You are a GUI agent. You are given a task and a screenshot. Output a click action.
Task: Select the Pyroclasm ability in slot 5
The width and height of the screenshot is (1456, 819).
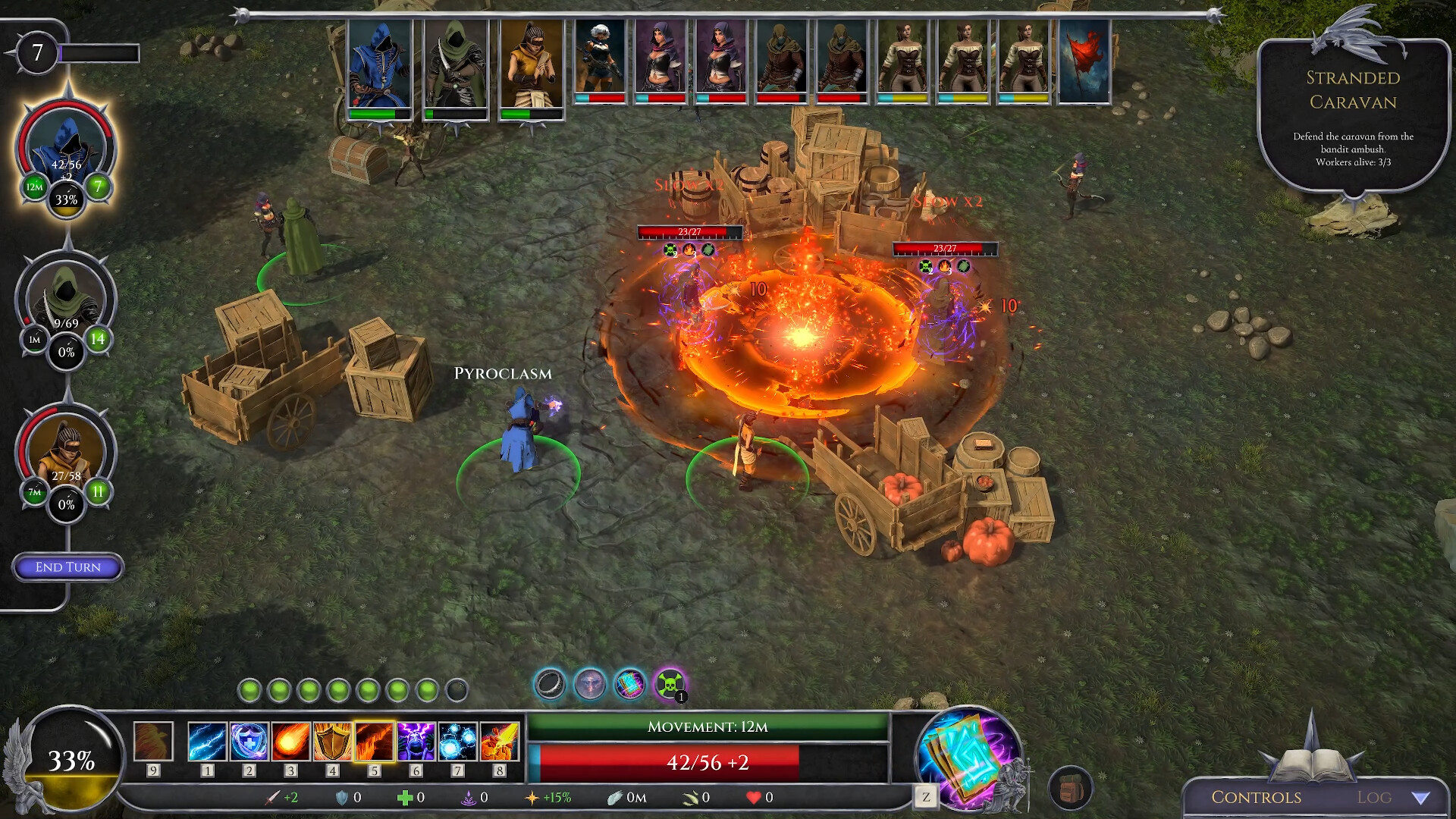(374, 747)
